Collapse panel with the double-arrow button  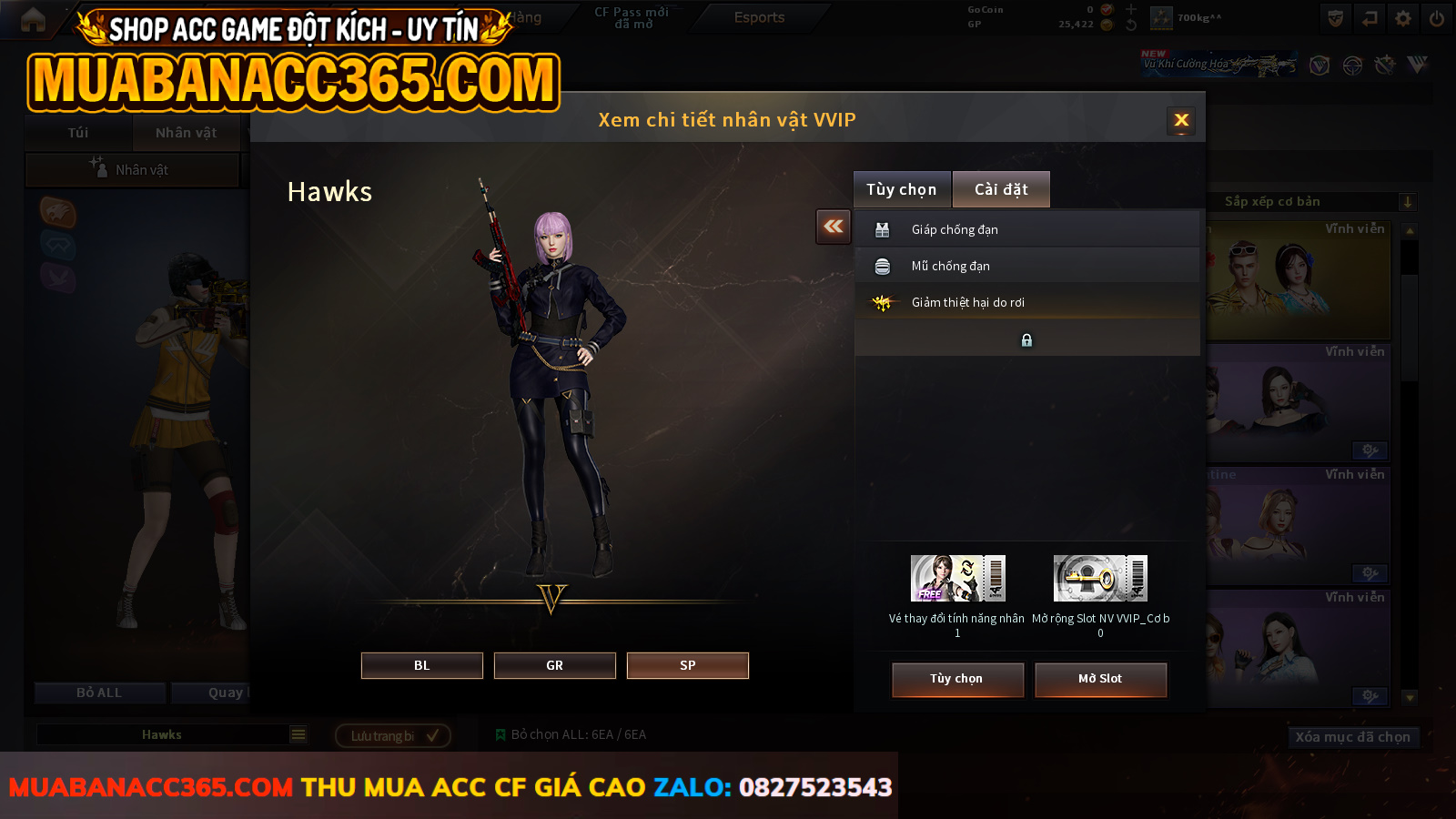(834, 227)
